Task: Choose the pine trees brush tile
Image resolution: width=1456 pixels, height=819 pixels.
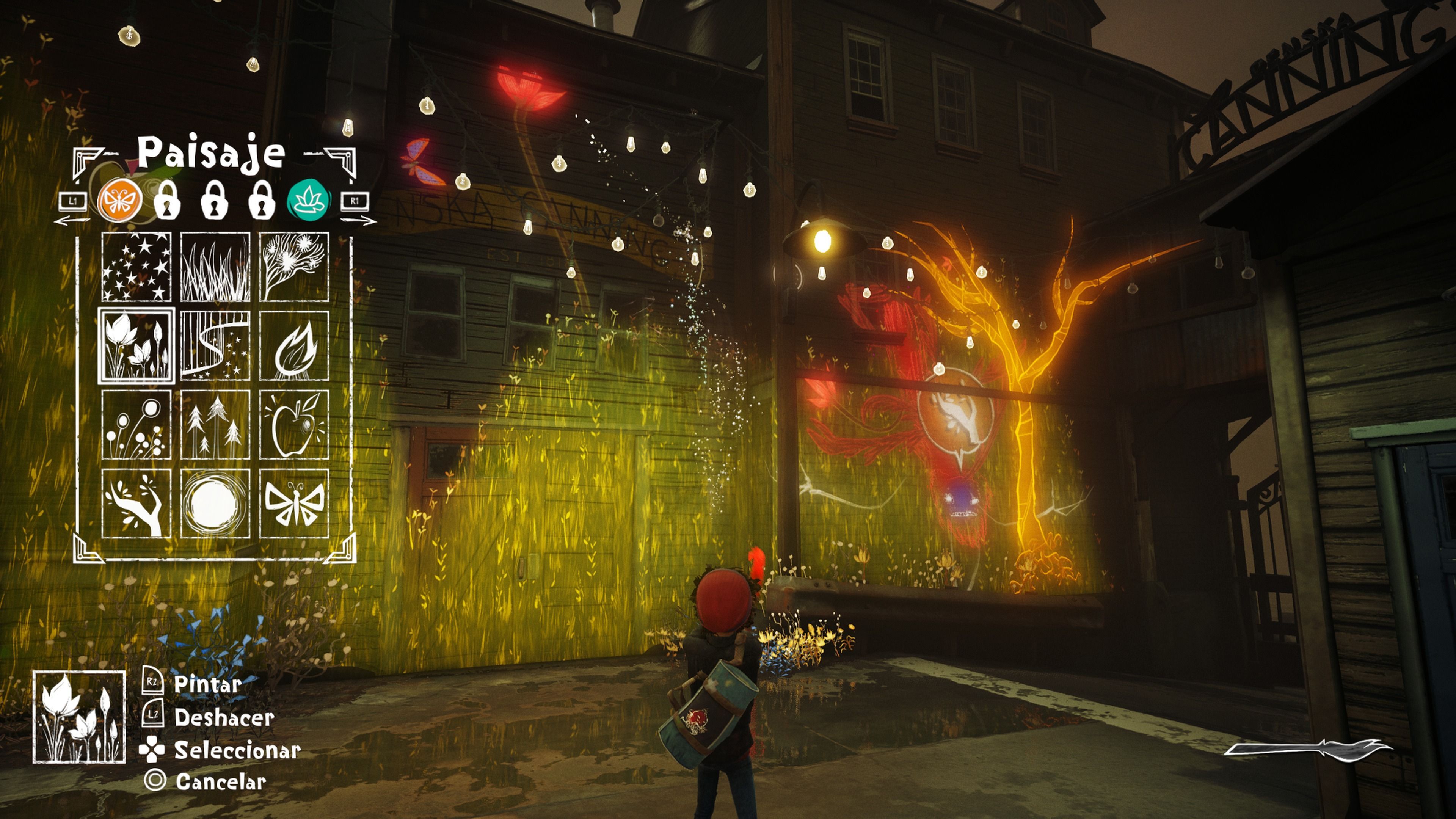Action: tap(215, 425)
